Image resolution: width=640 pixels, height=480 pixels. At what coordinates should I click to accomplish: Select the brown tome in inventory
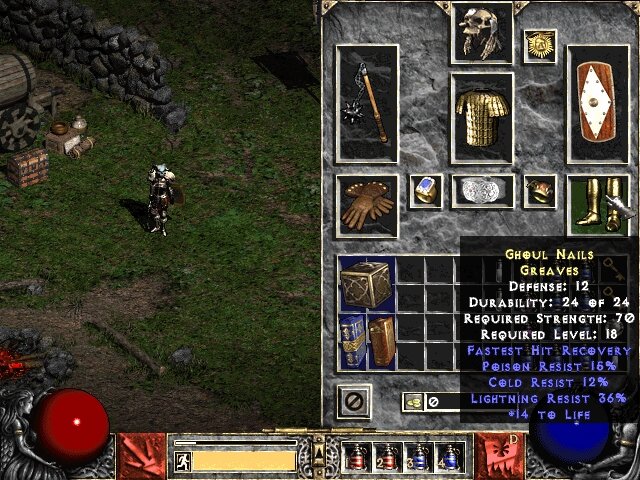(x=382, y=340)
